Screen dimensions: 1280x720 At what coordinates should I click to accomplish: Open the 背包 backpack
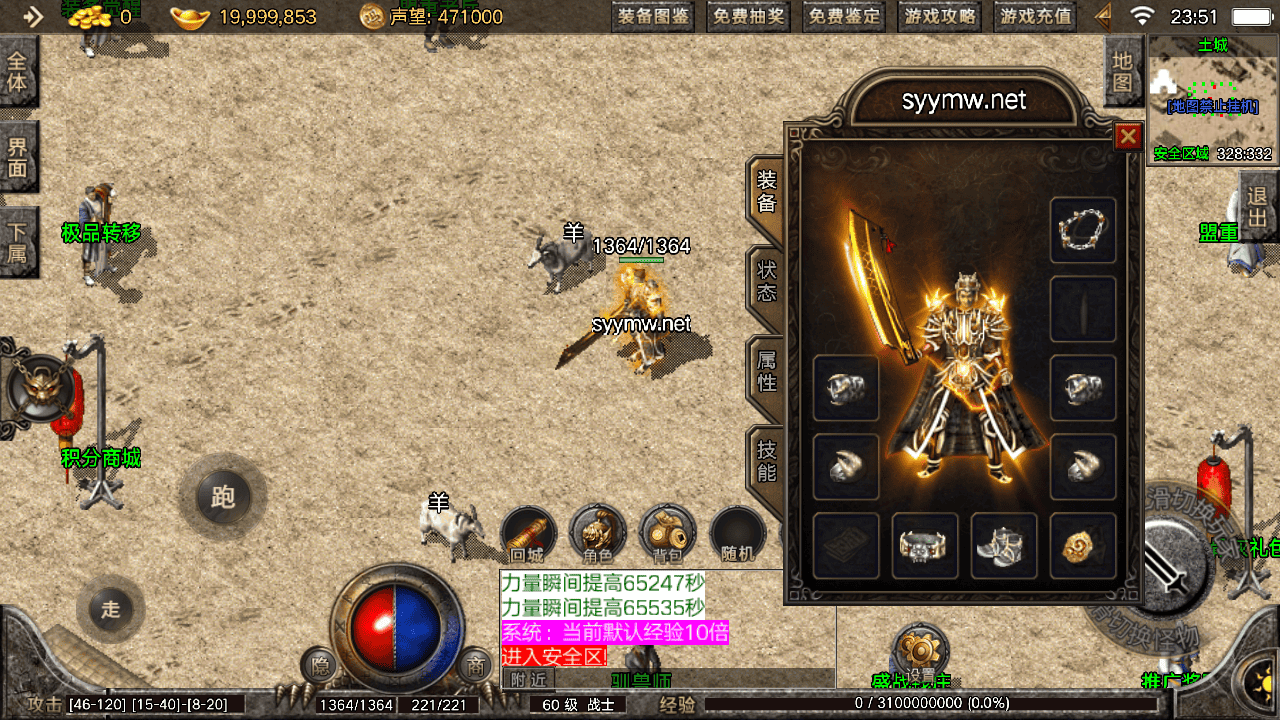[x=668, y=535]
